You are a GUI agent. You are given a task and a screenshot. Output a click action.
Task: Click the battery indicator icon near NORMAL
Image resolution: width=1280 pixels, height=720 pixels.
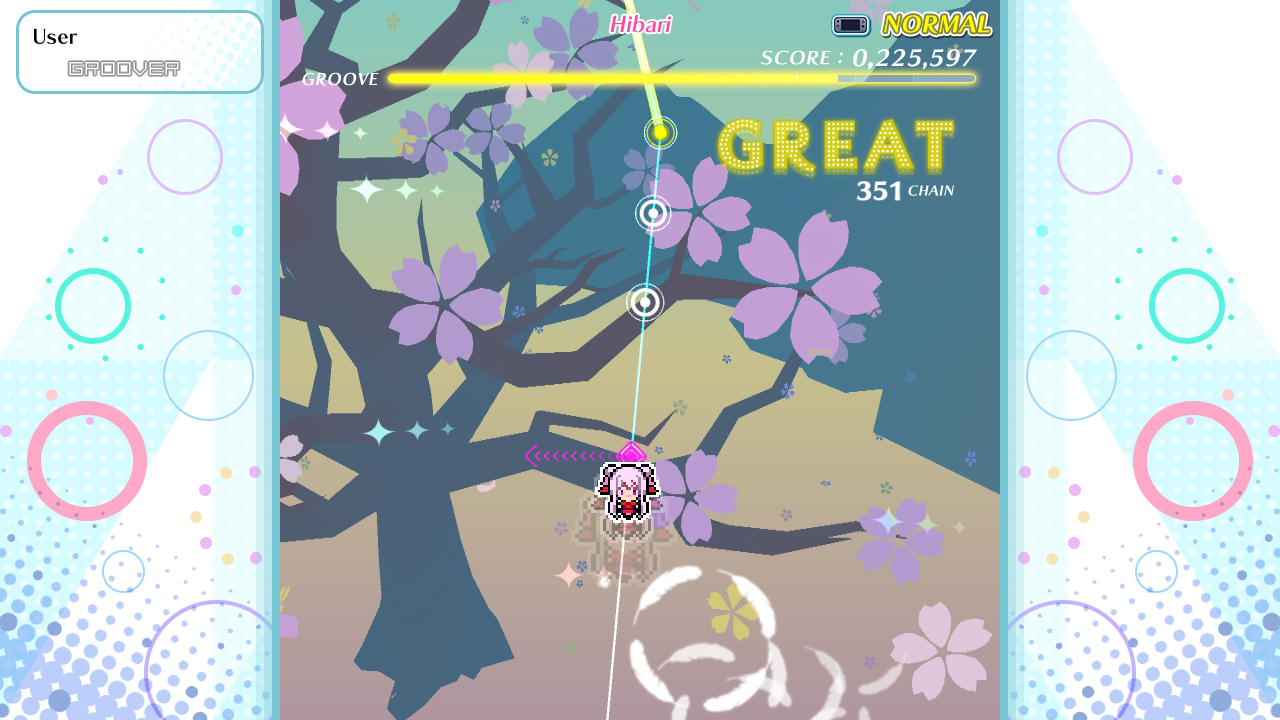pos(849,25)
